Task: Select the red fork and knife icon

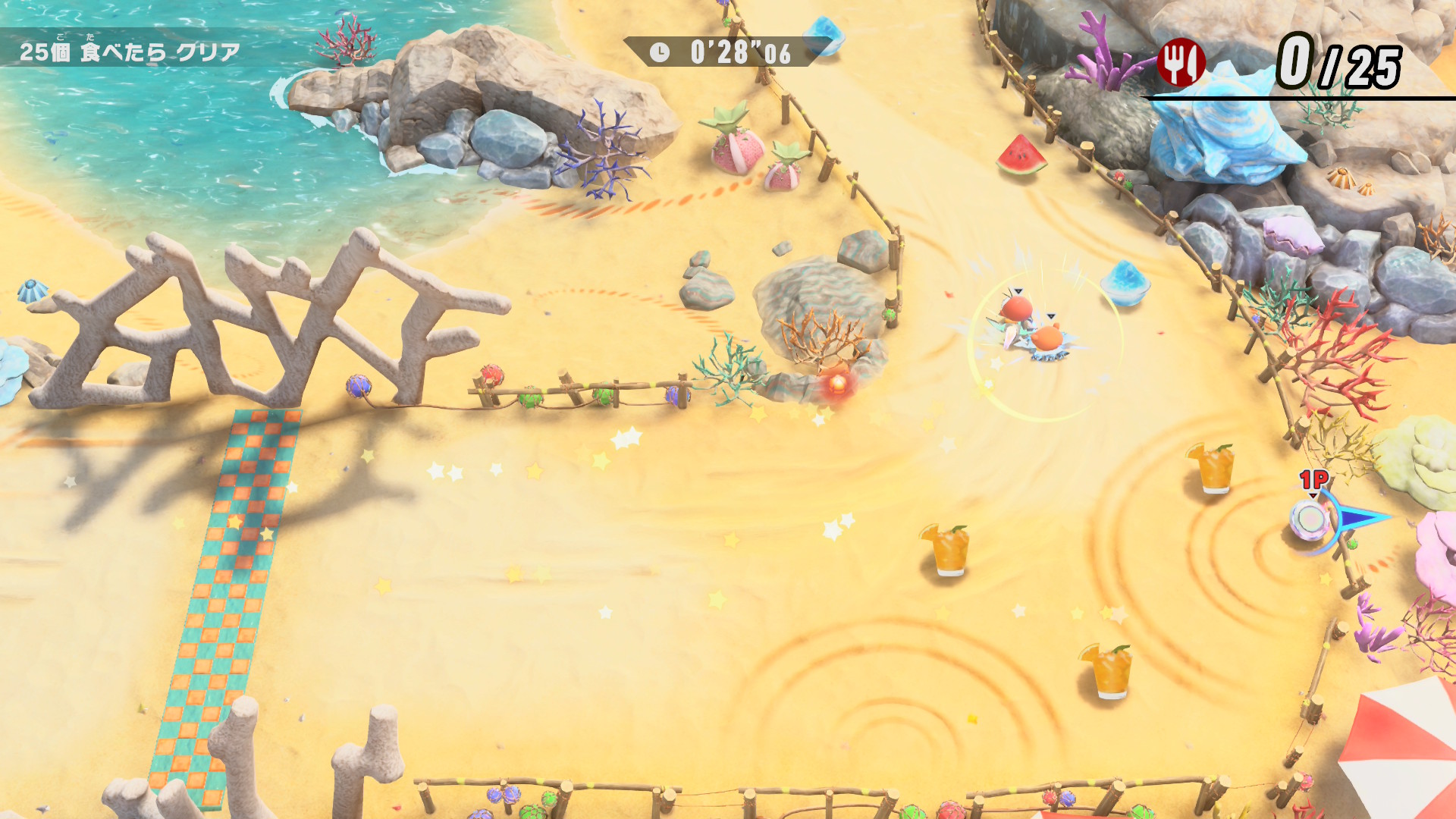Action: click(1181, 62)
